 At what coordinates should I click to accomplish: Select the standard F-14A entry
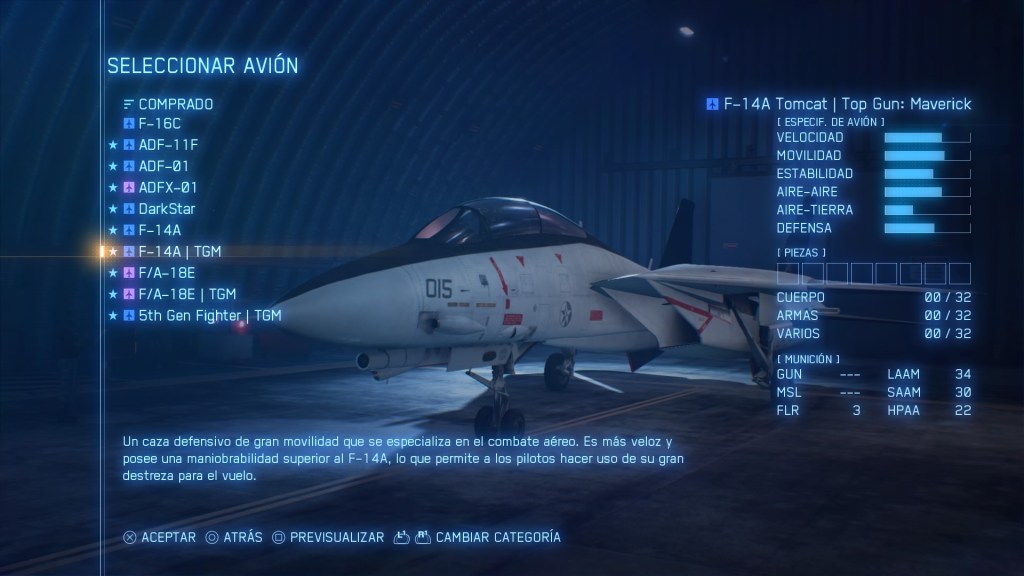(x=160, y=230)
